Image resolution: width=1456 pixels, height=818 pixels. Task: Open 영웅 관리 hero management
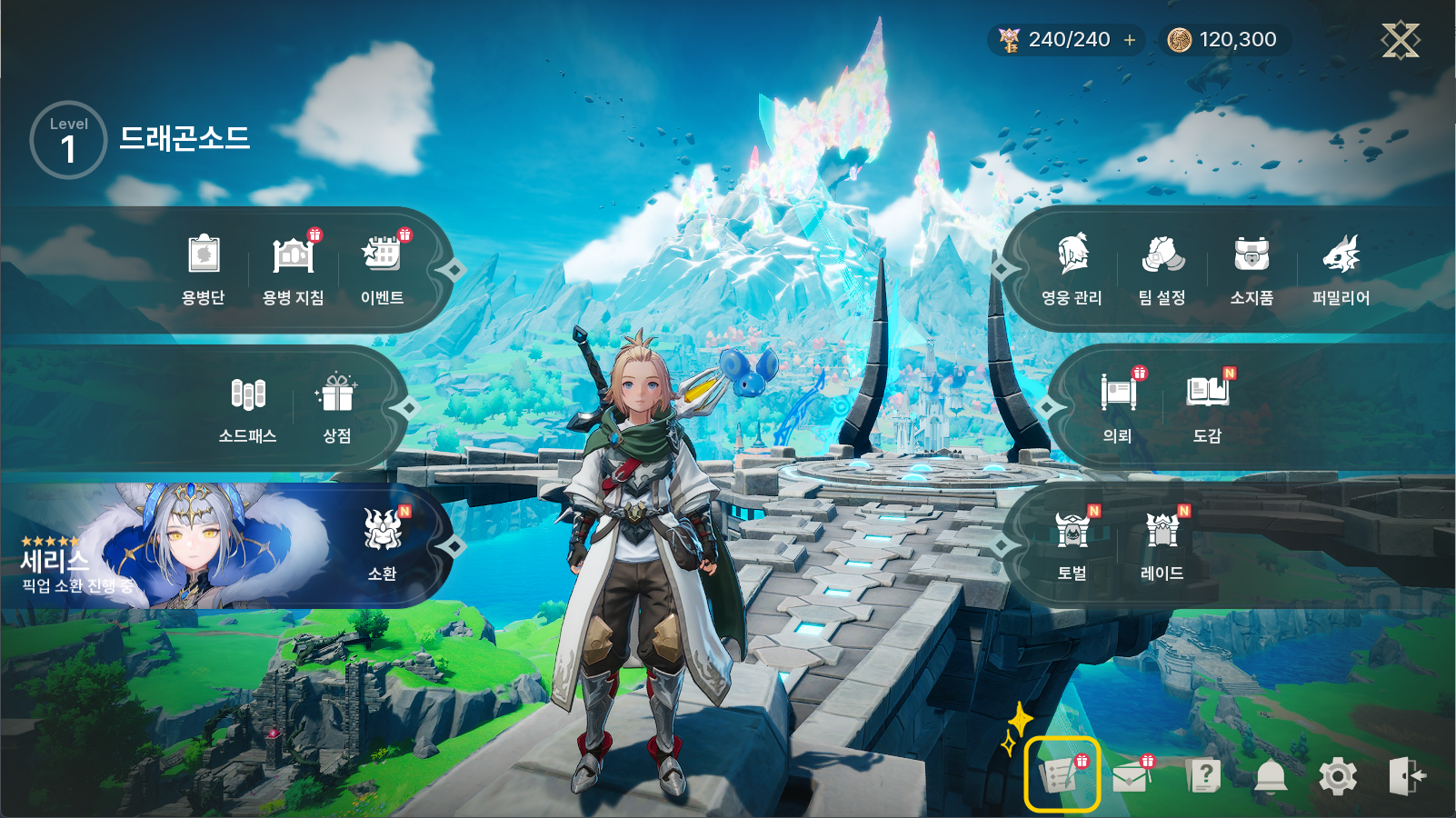point(1072,269)
